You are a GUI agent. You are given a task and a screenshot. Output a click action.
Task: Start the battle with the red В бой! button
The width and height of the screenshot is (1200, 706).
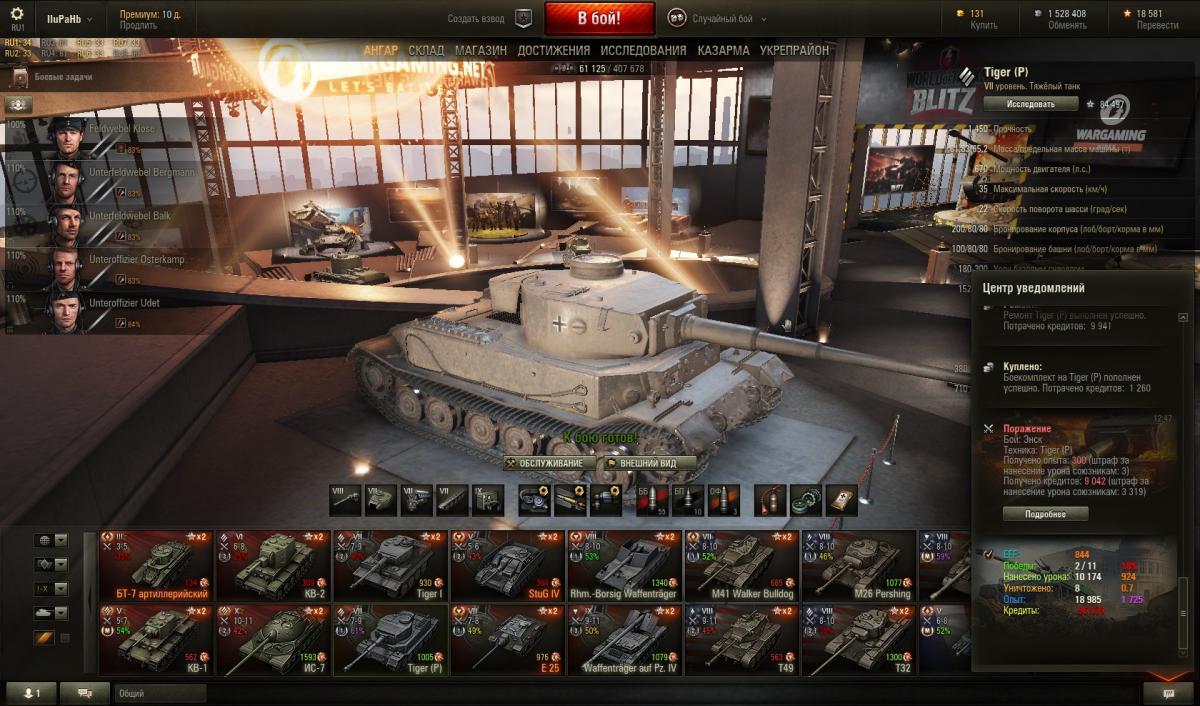pos(599,18)
